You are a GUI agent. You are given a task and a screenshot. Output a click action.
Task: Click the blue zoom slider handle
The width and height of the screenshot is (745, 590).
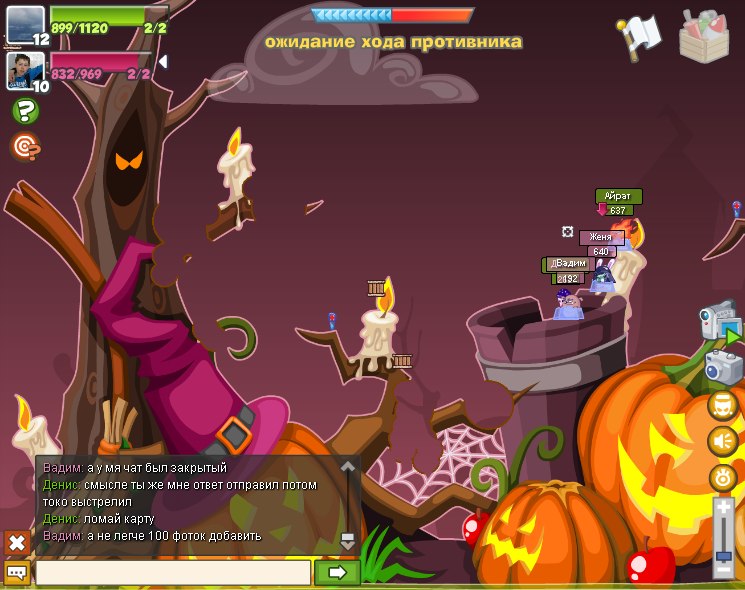724,556
